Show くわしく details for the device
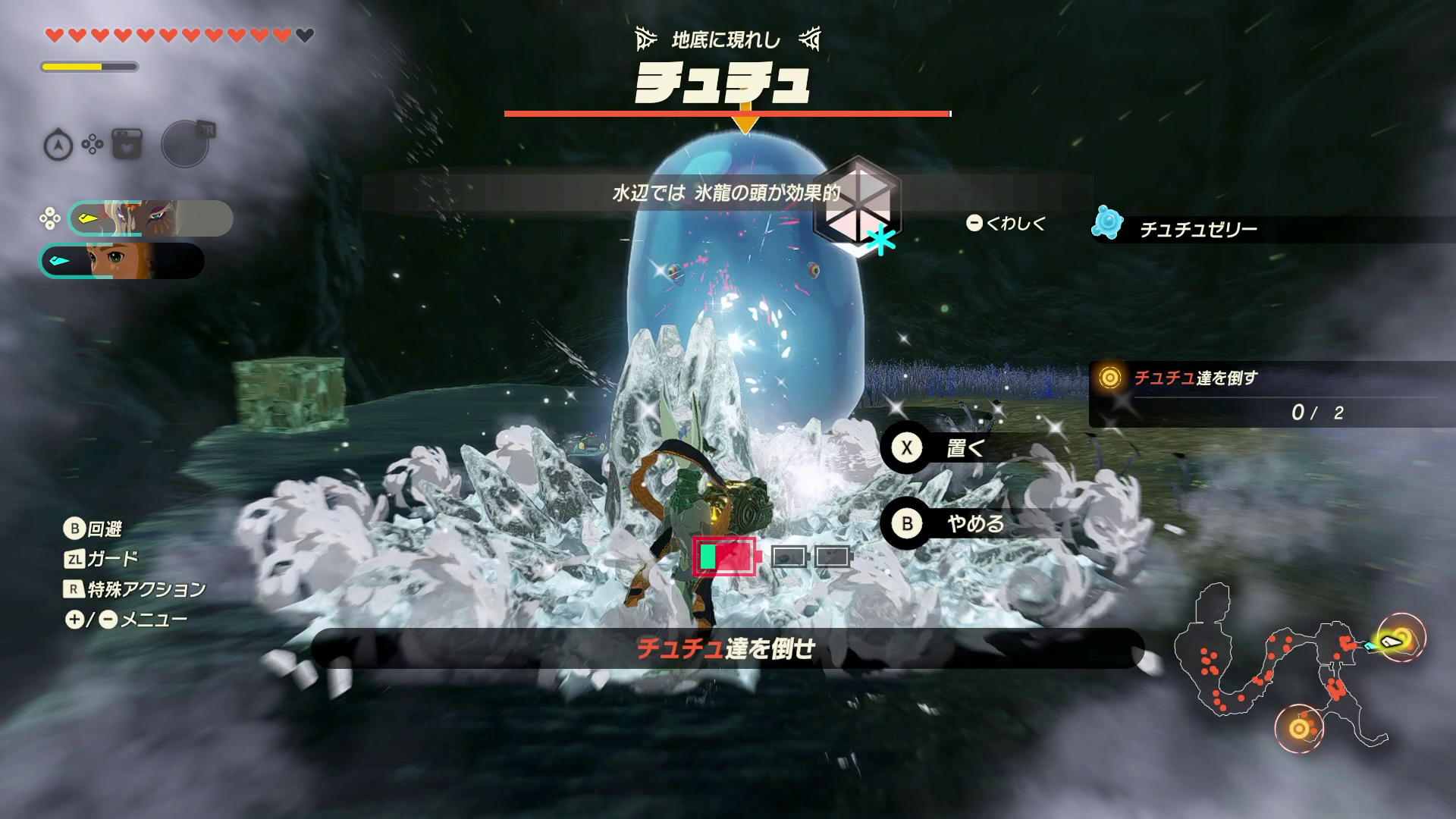1456x819 pixels. pyautogui.click(x=1007, y=223)
